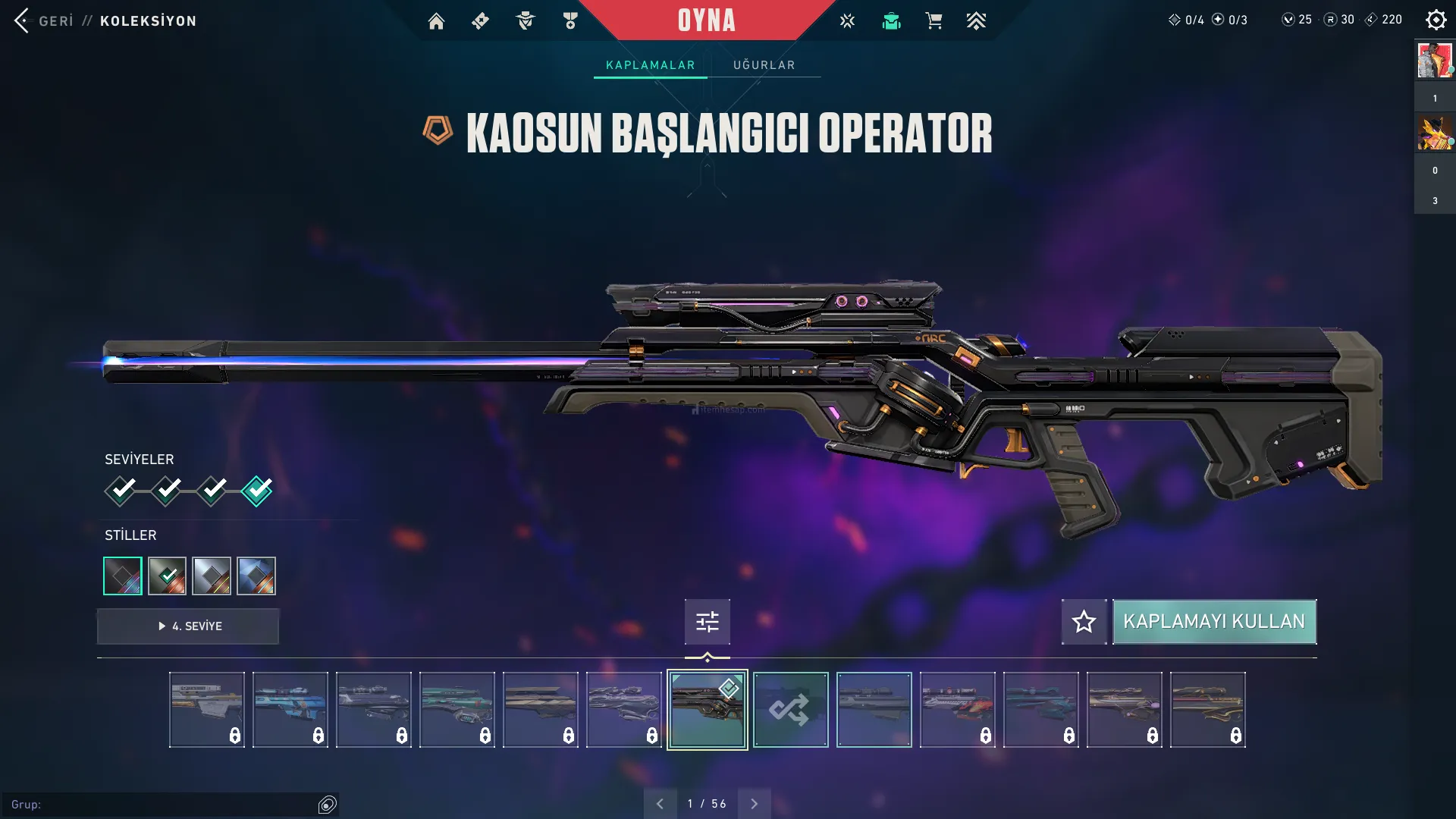Open the shopping cart store

(934, 21)
